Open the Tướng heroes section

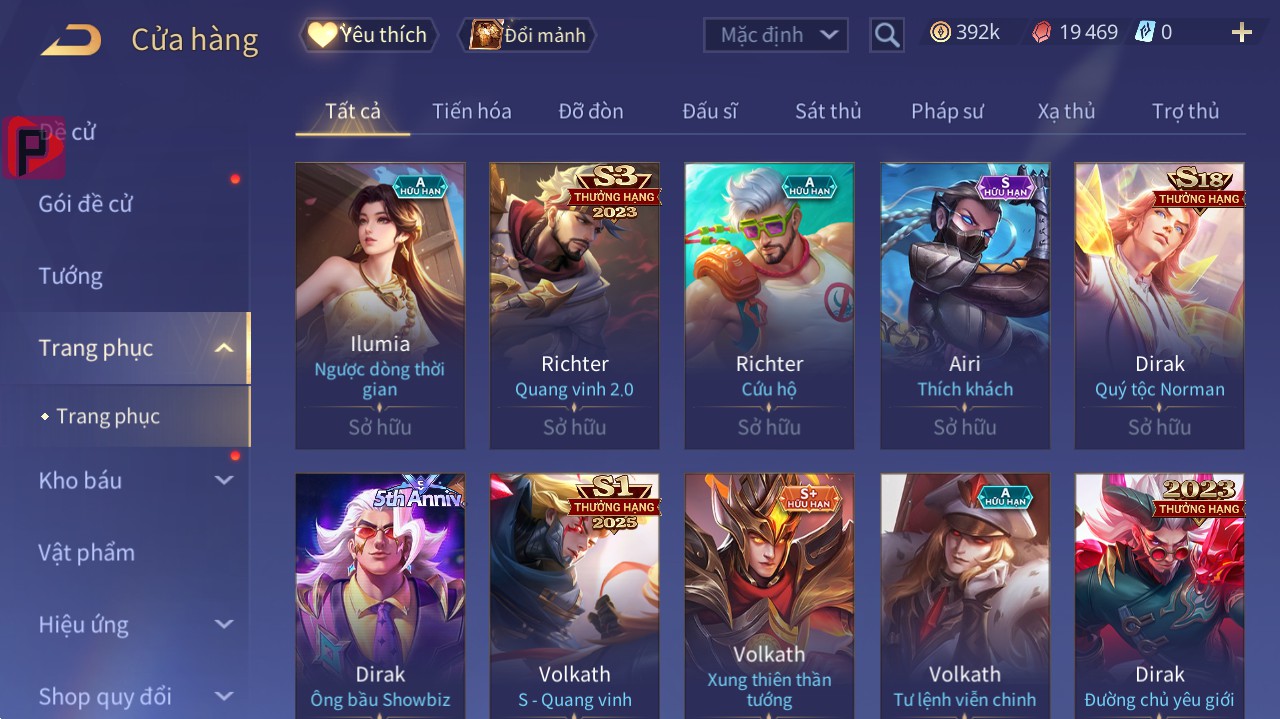click(71, 276)
